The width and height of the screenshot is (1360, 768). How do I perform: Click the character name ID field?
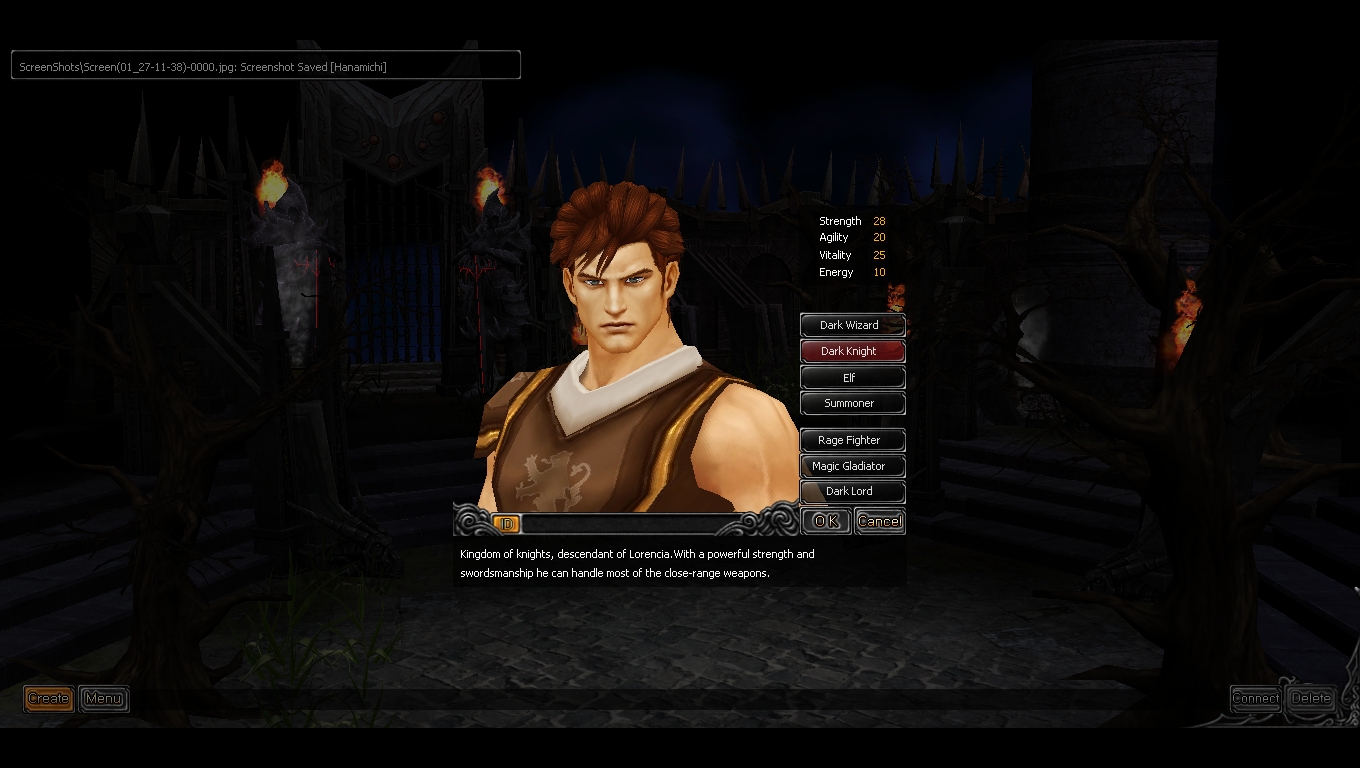coord(630,524)
